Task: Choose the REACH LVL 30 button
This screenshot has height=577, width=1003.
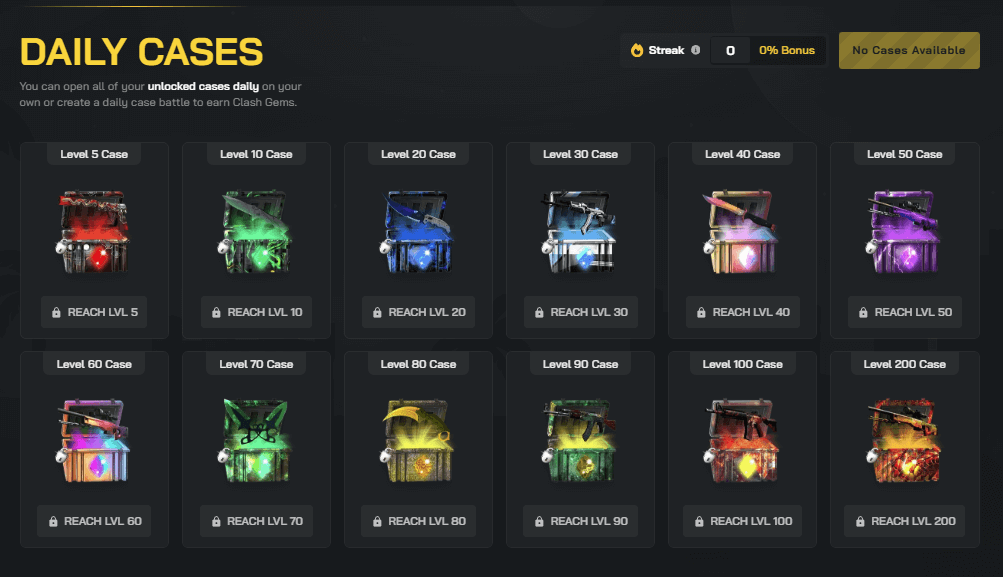Action: (x=580, y=312)
